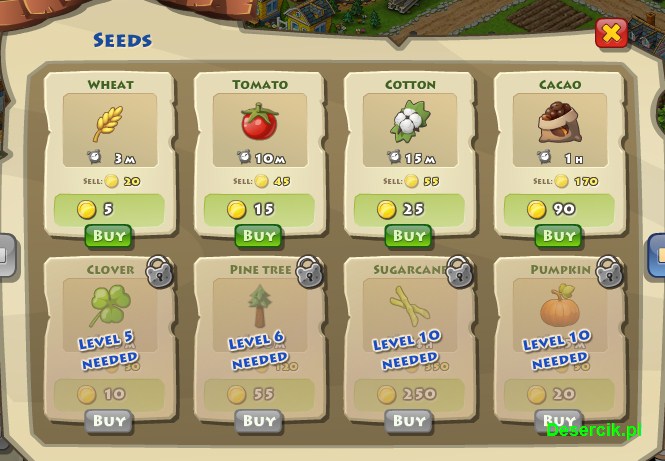Viewport: 665px width, 461px height.
Task: Click the locked Pumpkin Buy button
Action: pos(559,421)
